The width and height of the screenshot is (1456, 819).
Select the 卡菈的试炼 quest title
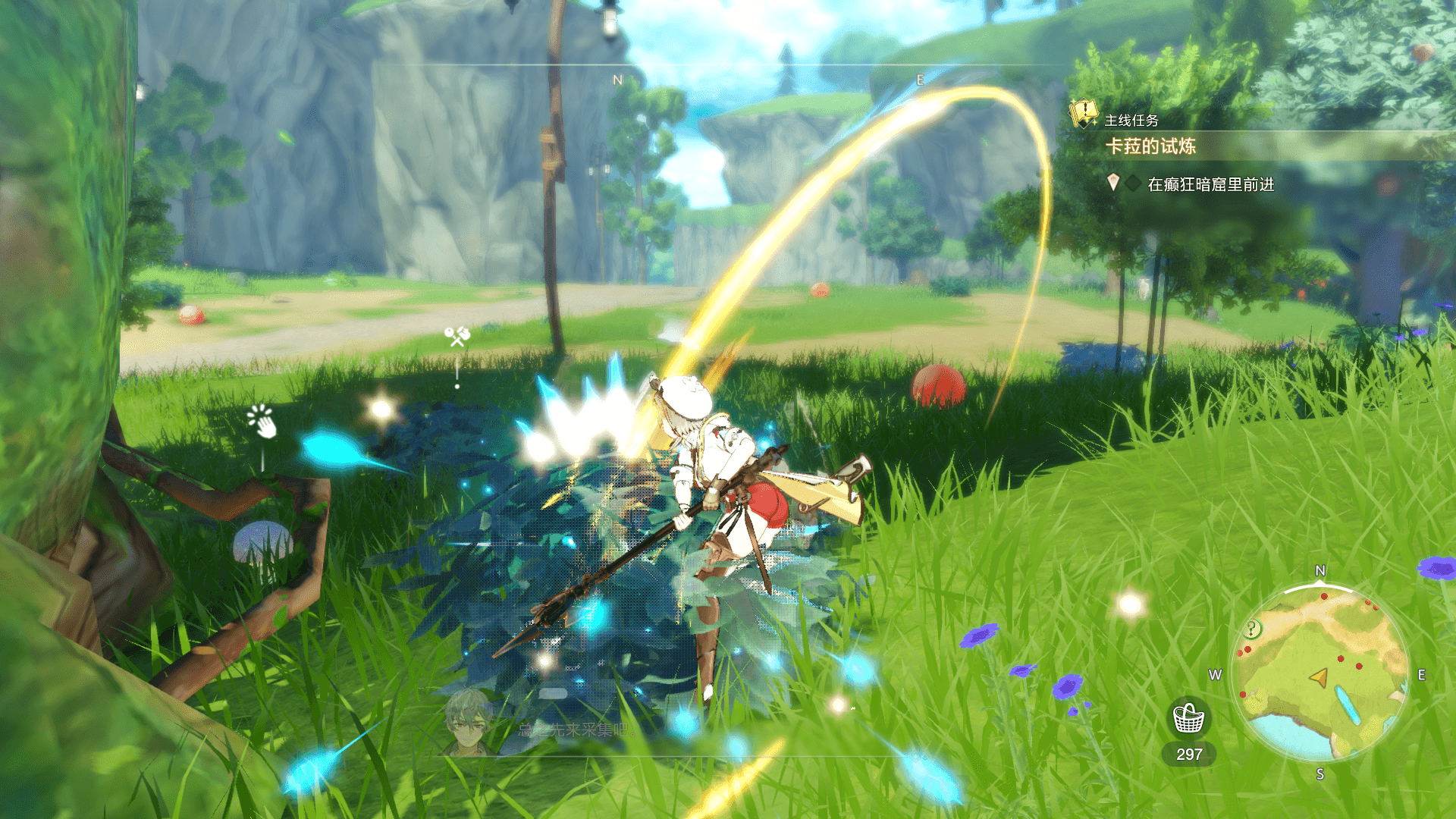[x=1150, y=146]
